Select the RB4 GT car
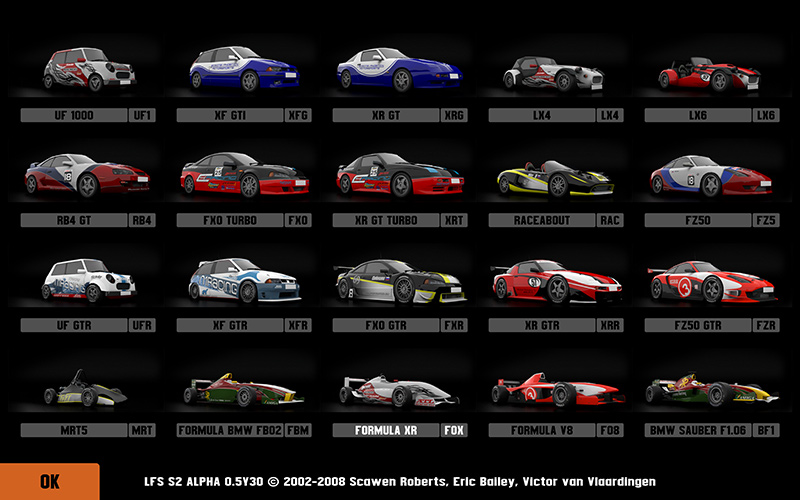 pos(88,177)
